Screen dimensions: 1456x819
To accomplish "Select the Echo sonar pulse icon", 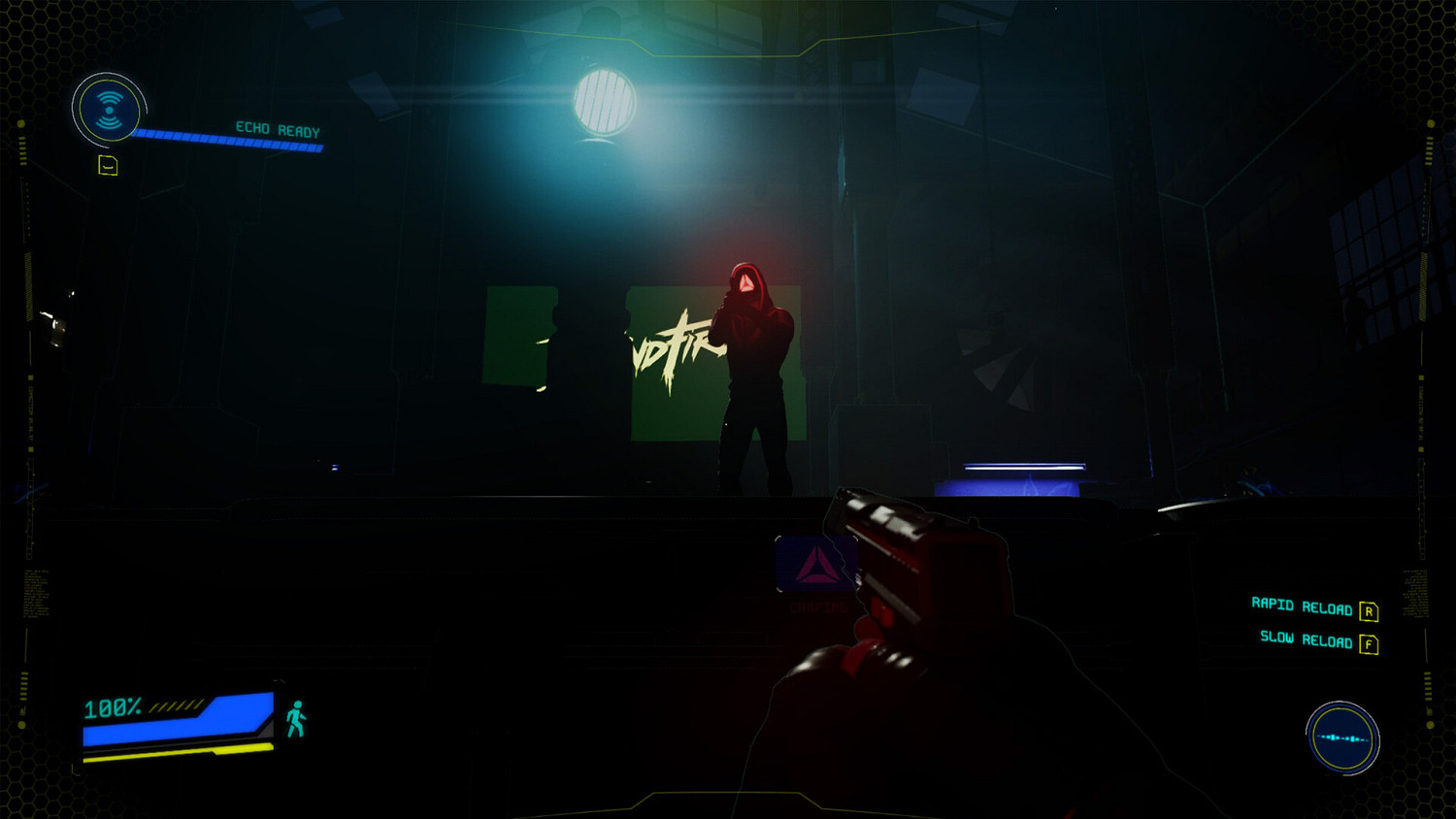I will coord(110,110).
